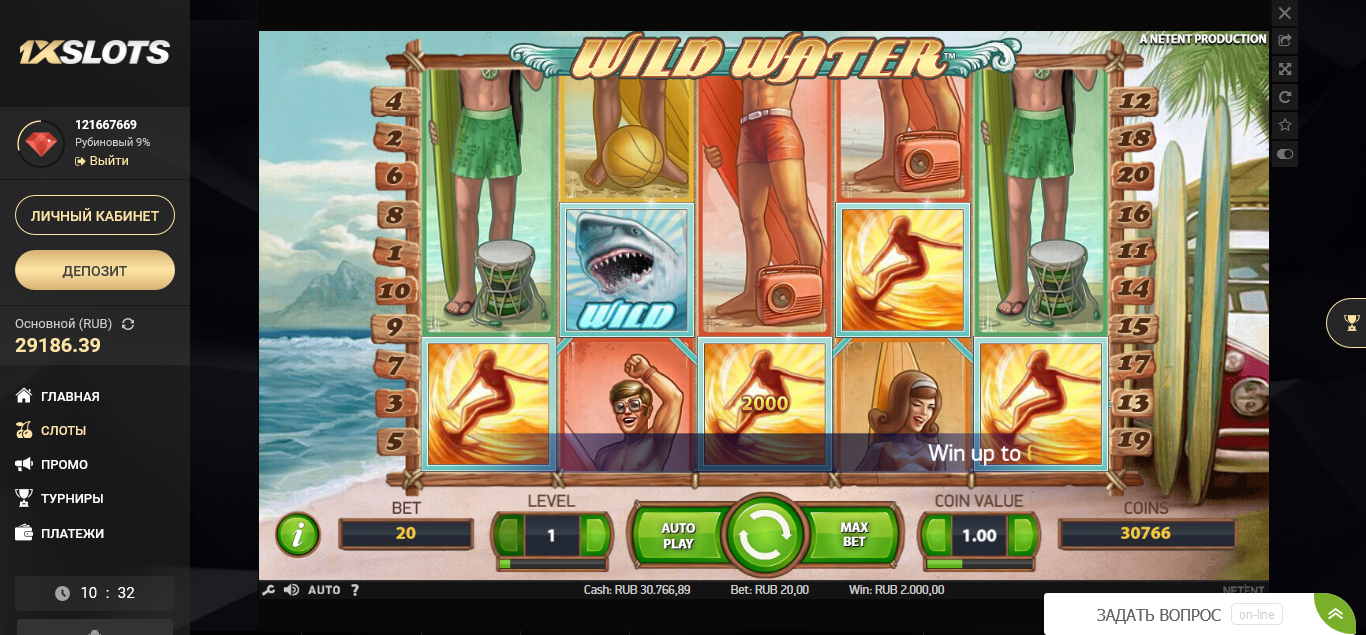1366x635 pixels.
Task: Show game help question mark
Action: click(x=355, y=590)
